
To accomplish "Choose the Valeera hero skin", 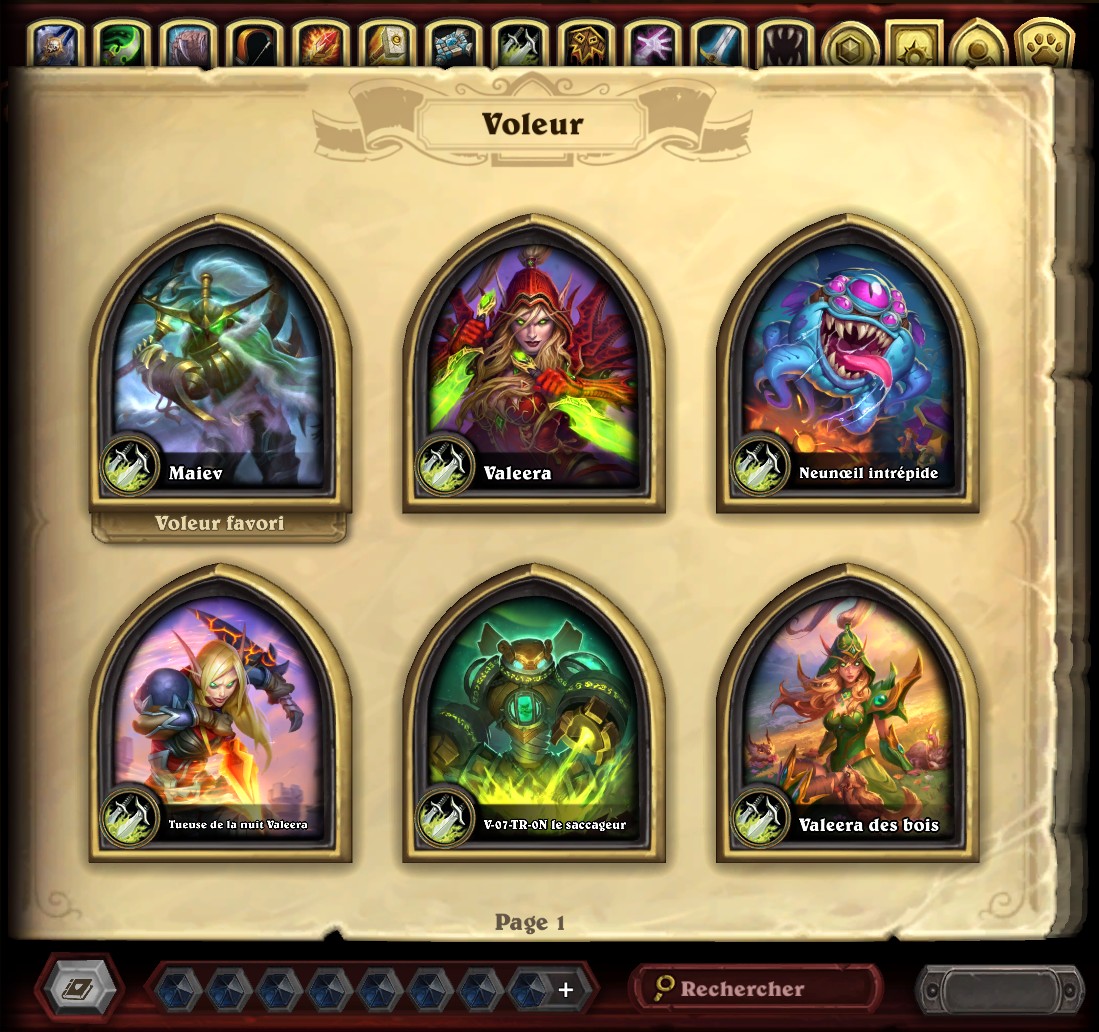I will [x=533, y=365].
